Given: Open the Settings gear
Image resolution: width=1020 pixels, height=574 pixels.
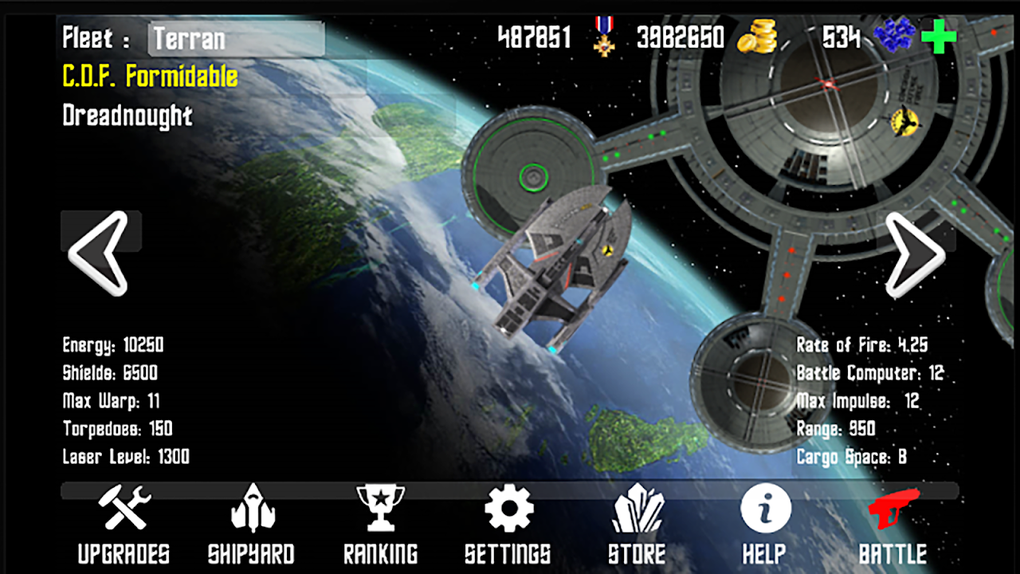Looking at the screenshot, I should pyautogui.click(x=508, y=524).
